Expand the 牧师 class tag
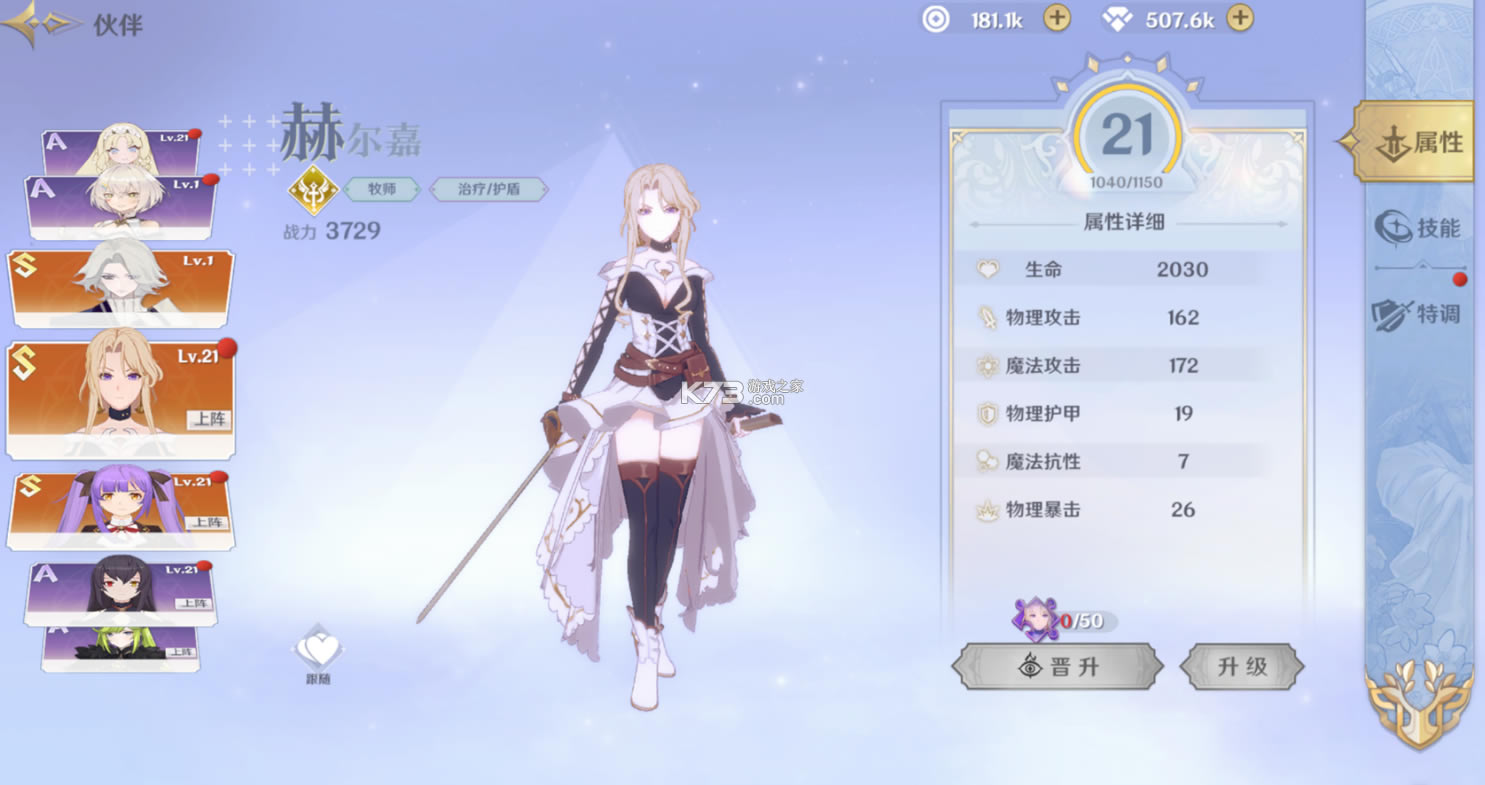The image size is (1485, 785). 381,188
